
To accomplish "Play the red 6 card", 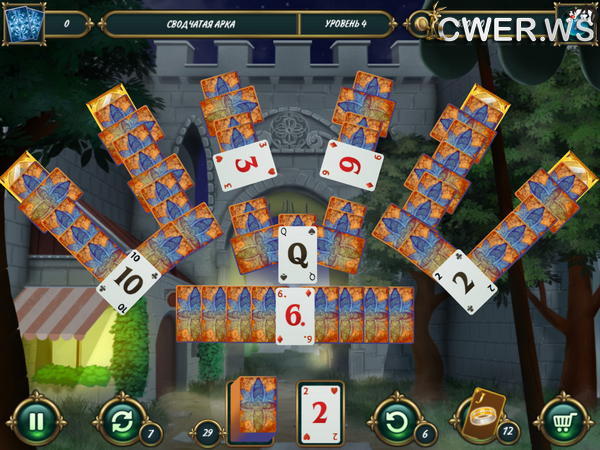I will 294,315.
